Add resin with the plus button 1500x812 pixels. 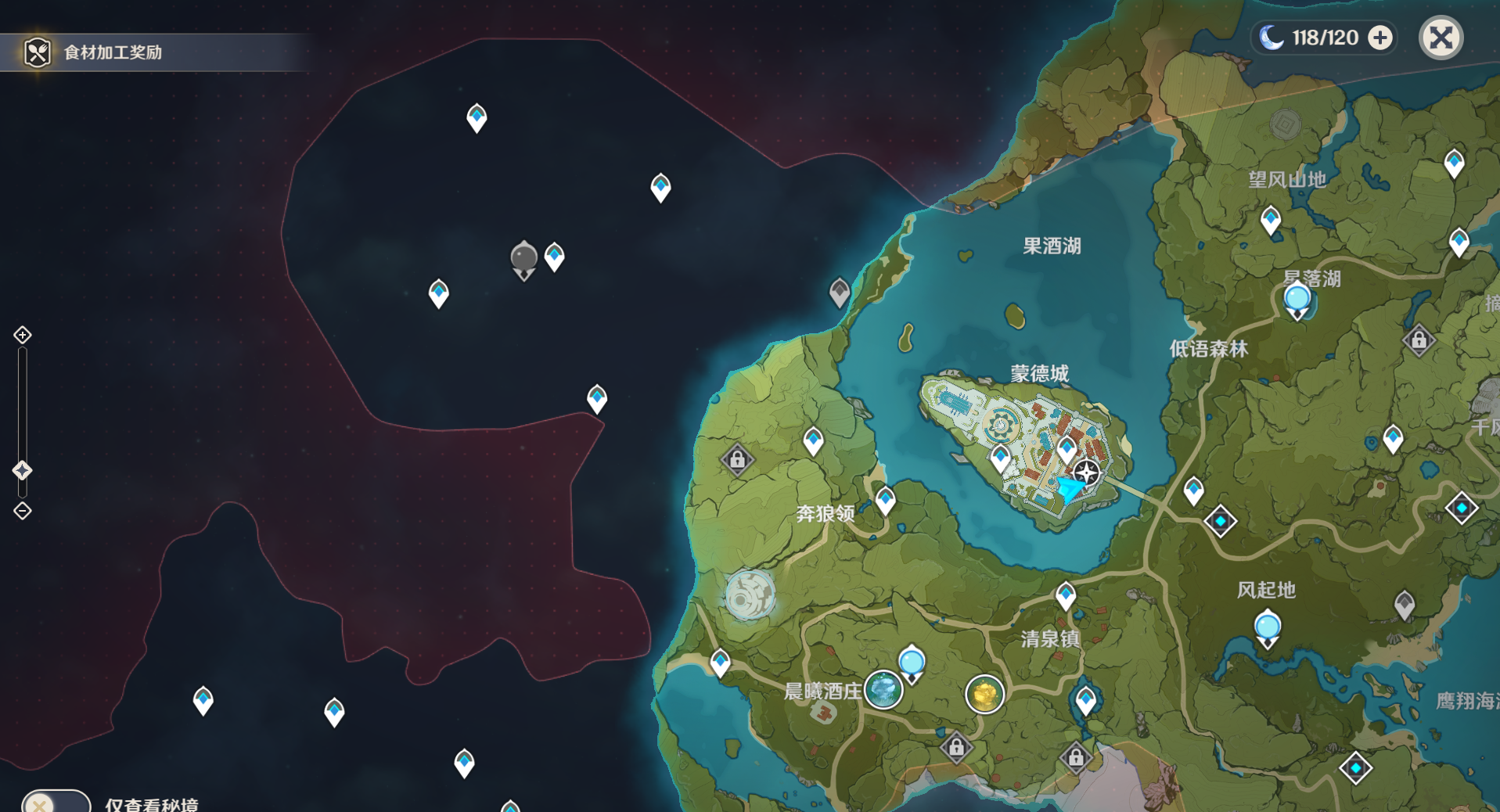[x=1380, y=38]
